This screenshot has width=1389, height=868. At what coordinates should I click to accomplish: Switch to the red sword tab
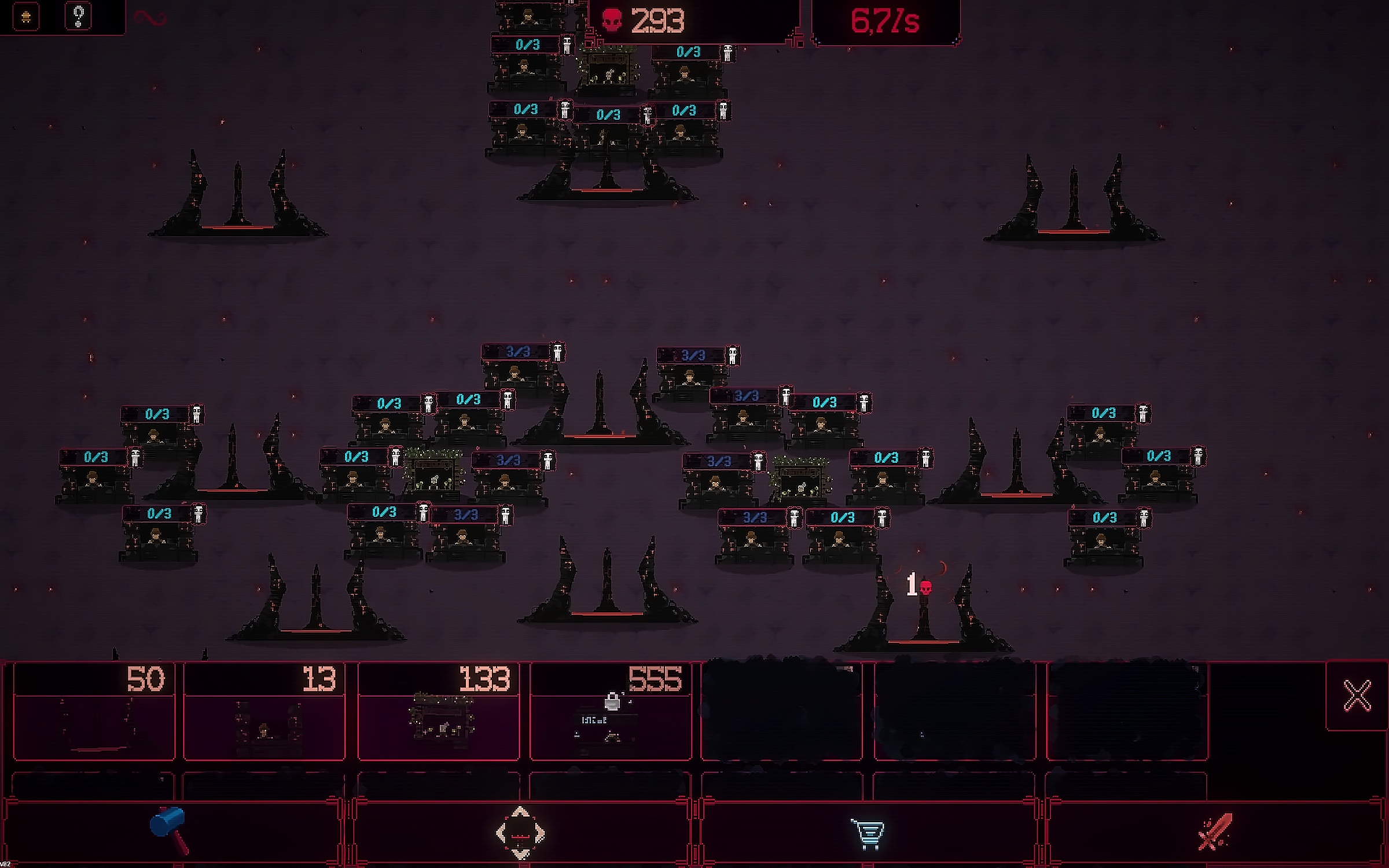[x=1215, y=832]
